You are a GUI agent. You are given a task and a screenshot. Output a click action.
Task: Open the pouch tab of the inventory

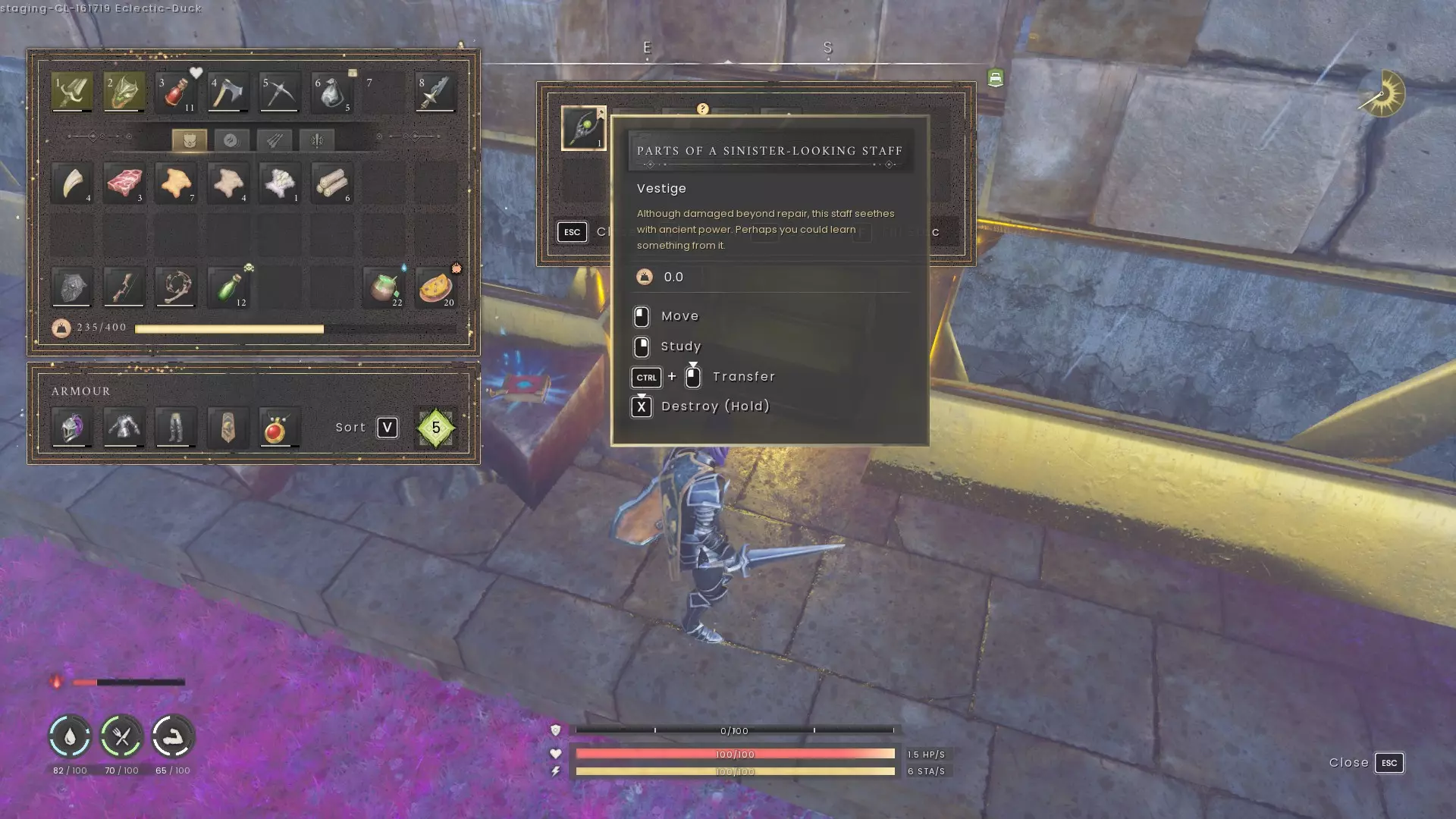(x=190, y=140)
